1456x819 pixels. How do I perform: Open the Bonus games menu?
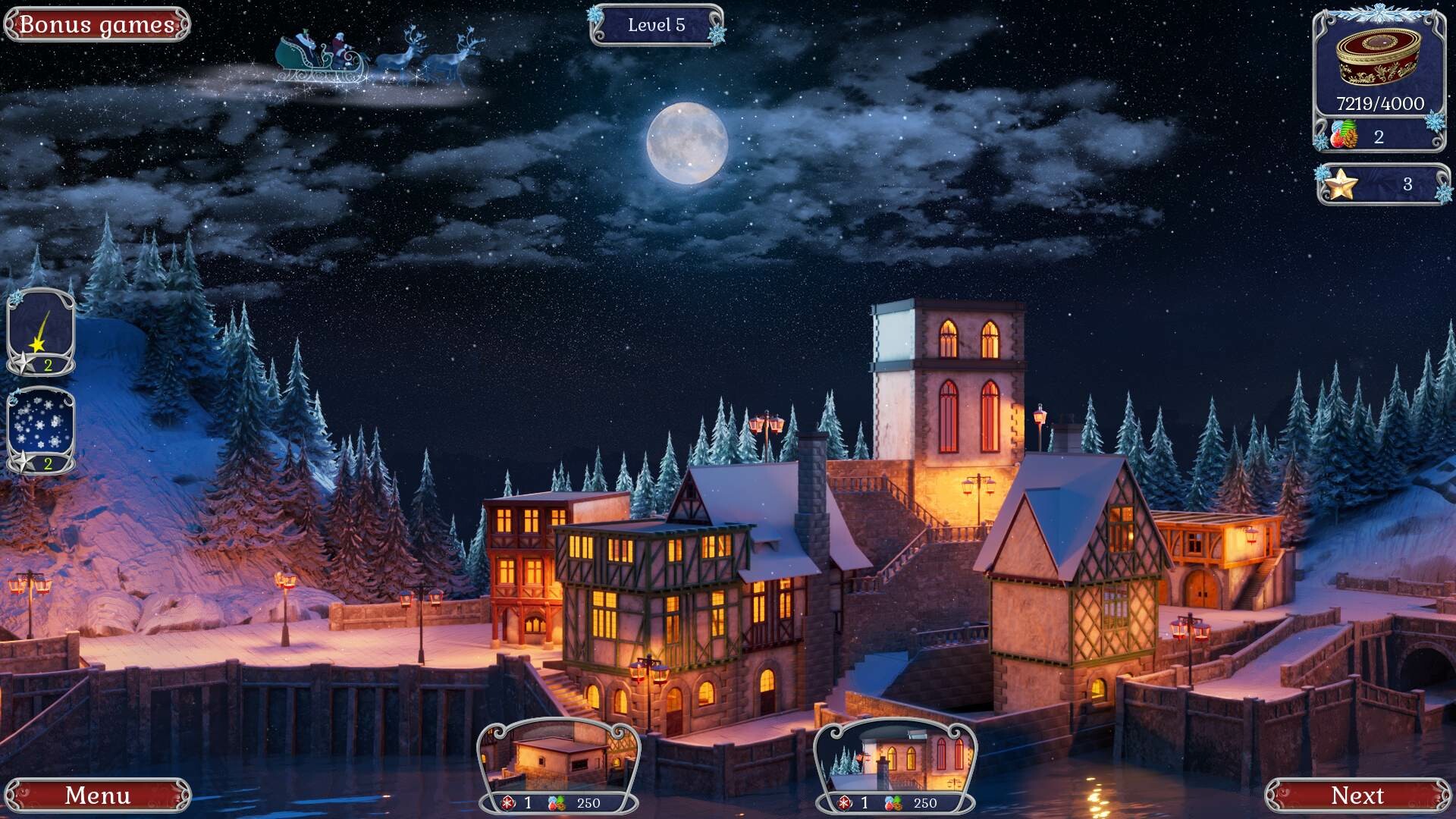pyautogui.click(x=95, y=23)
